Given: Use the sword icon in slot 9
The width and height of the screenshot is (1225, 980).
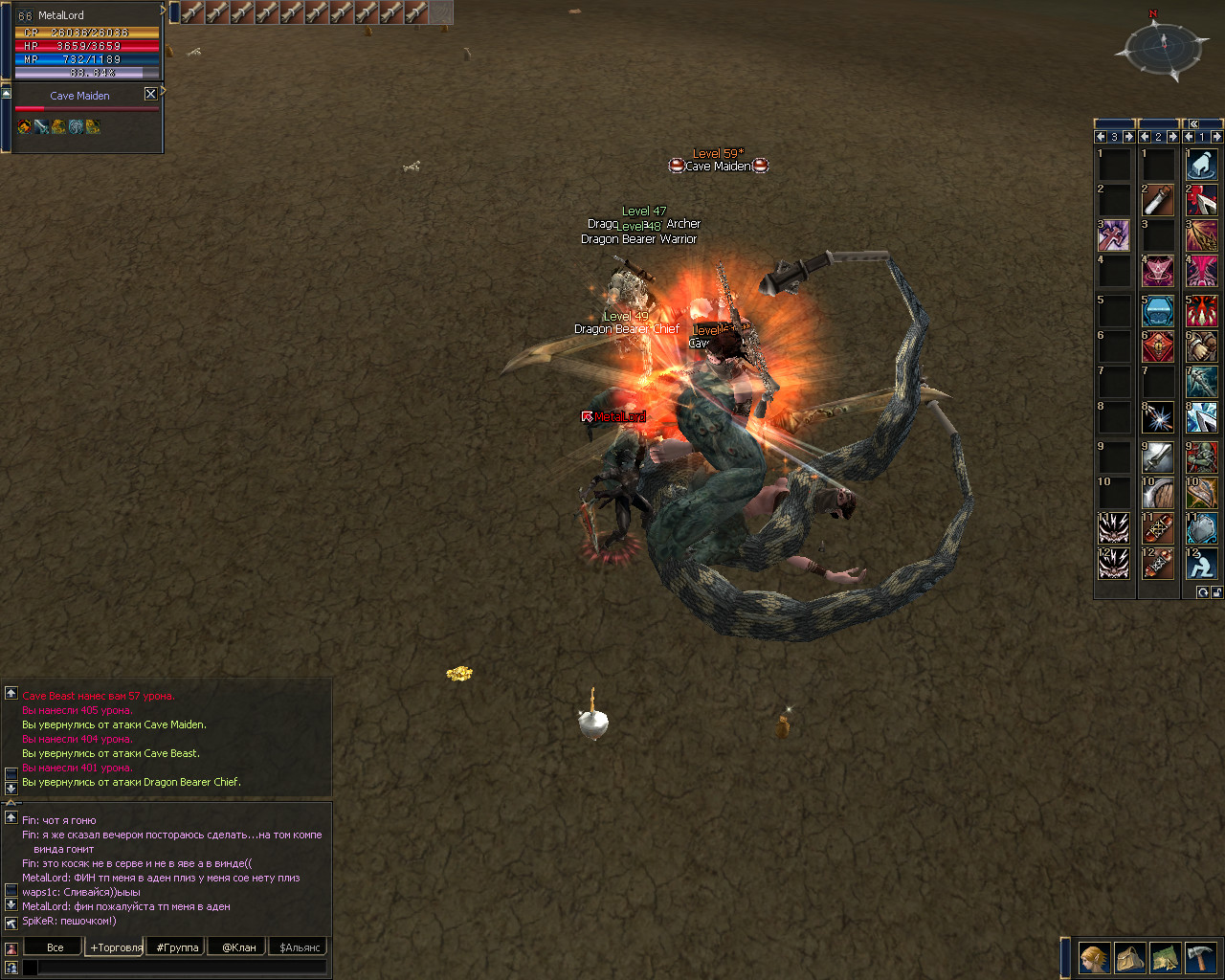Looking at the screenshot, I should 1157,457.
